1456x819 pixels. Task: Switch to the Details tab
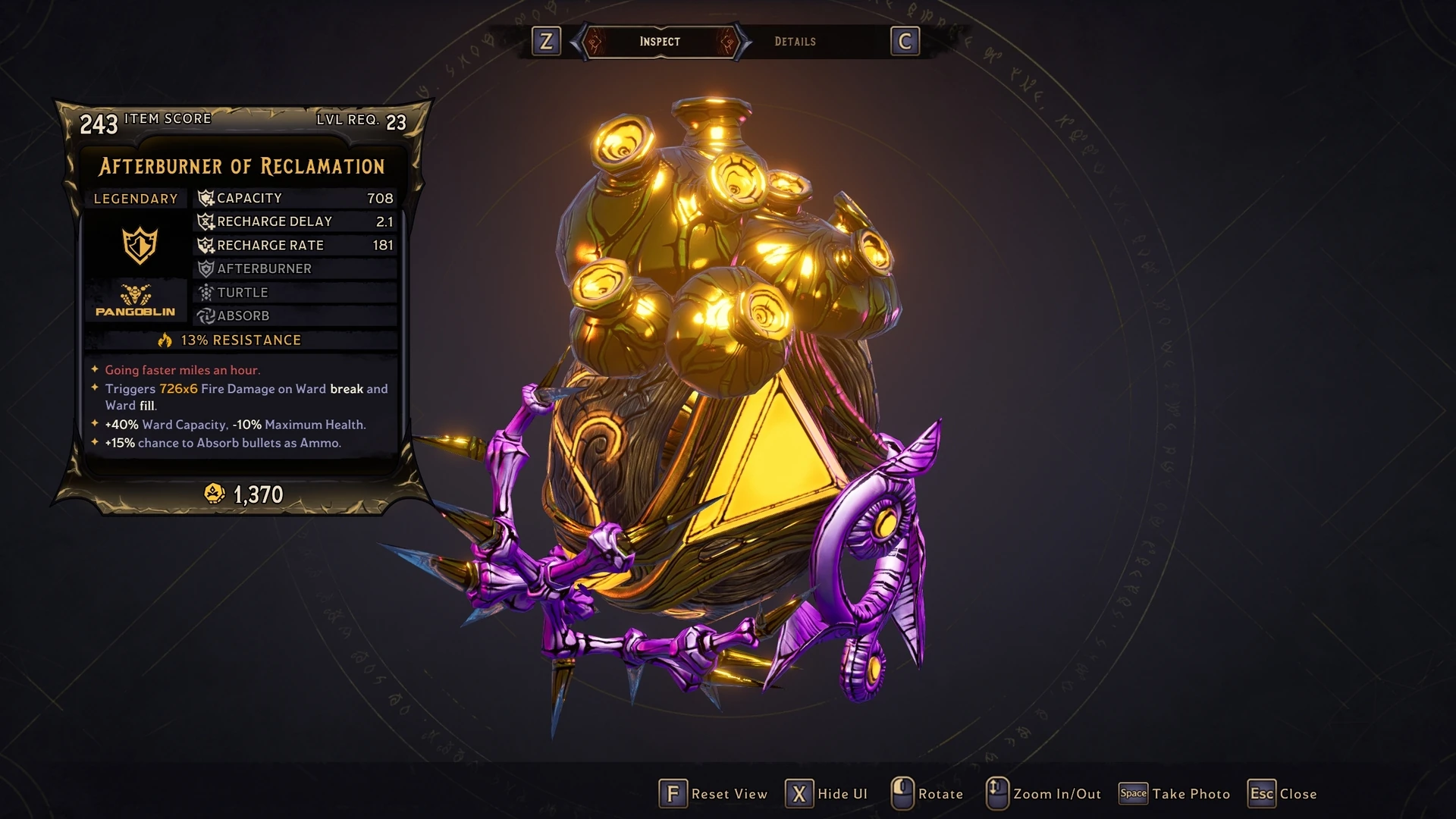tap(795, 42)
